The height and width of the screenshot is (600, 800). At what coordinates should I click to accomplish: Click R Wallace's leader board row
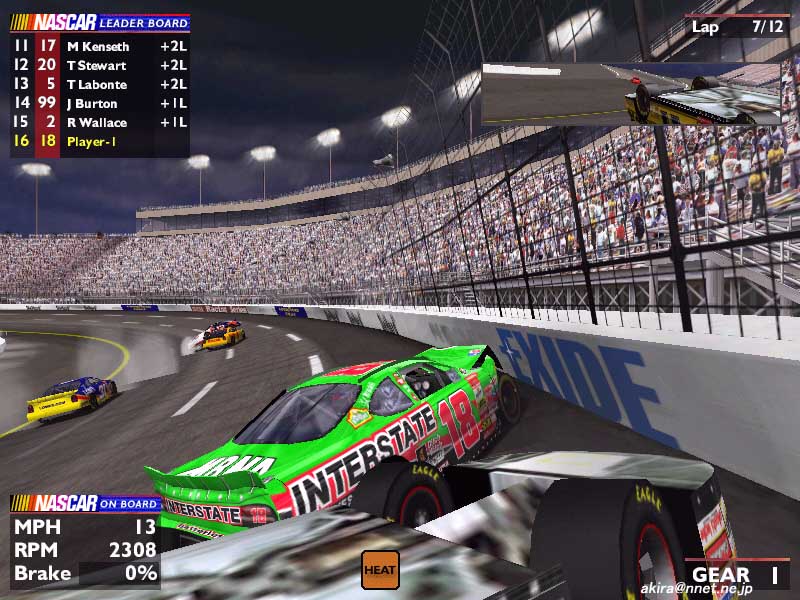(98, 122)
